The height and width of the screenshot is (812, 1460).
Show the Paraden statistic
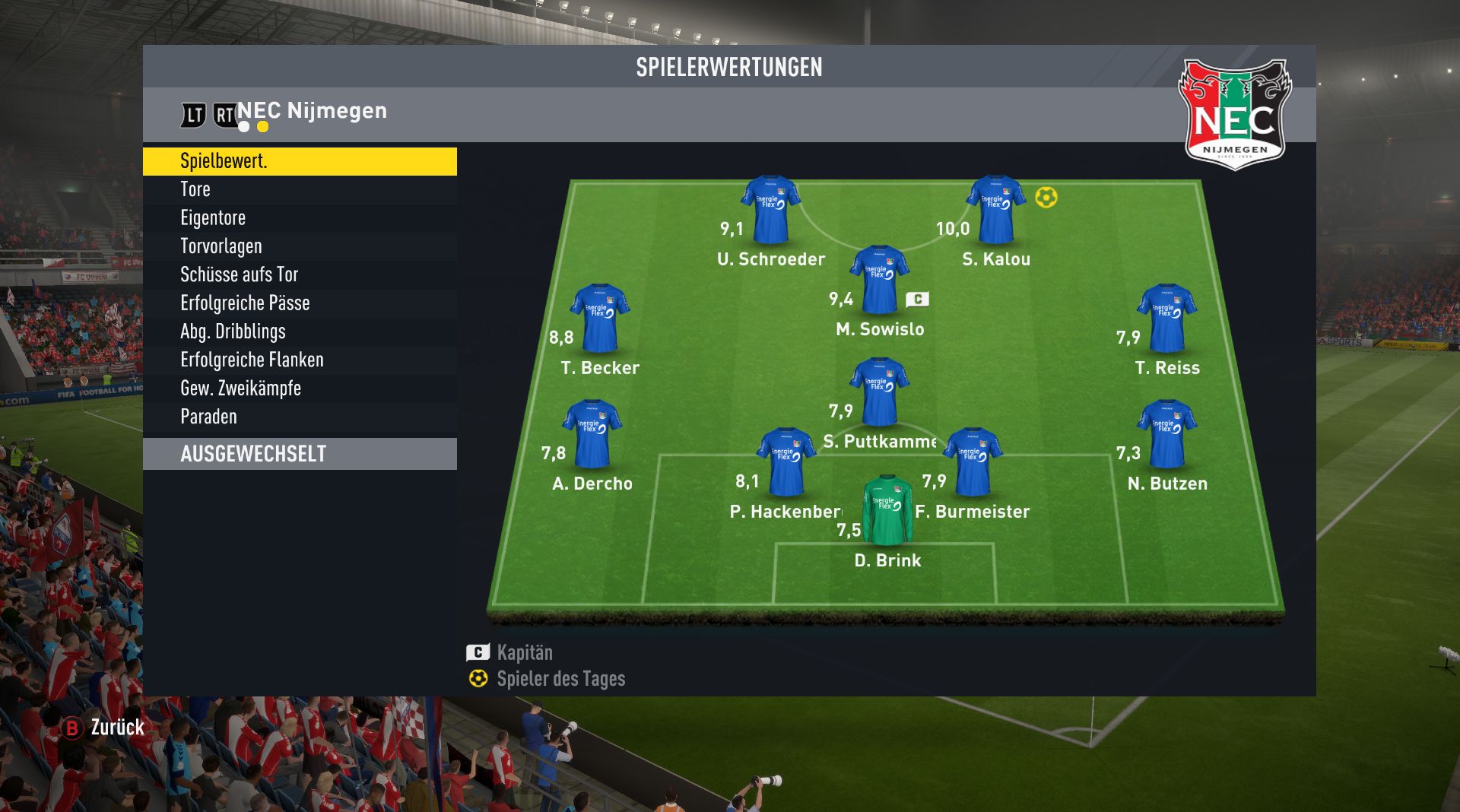click(x=300, y=417)
